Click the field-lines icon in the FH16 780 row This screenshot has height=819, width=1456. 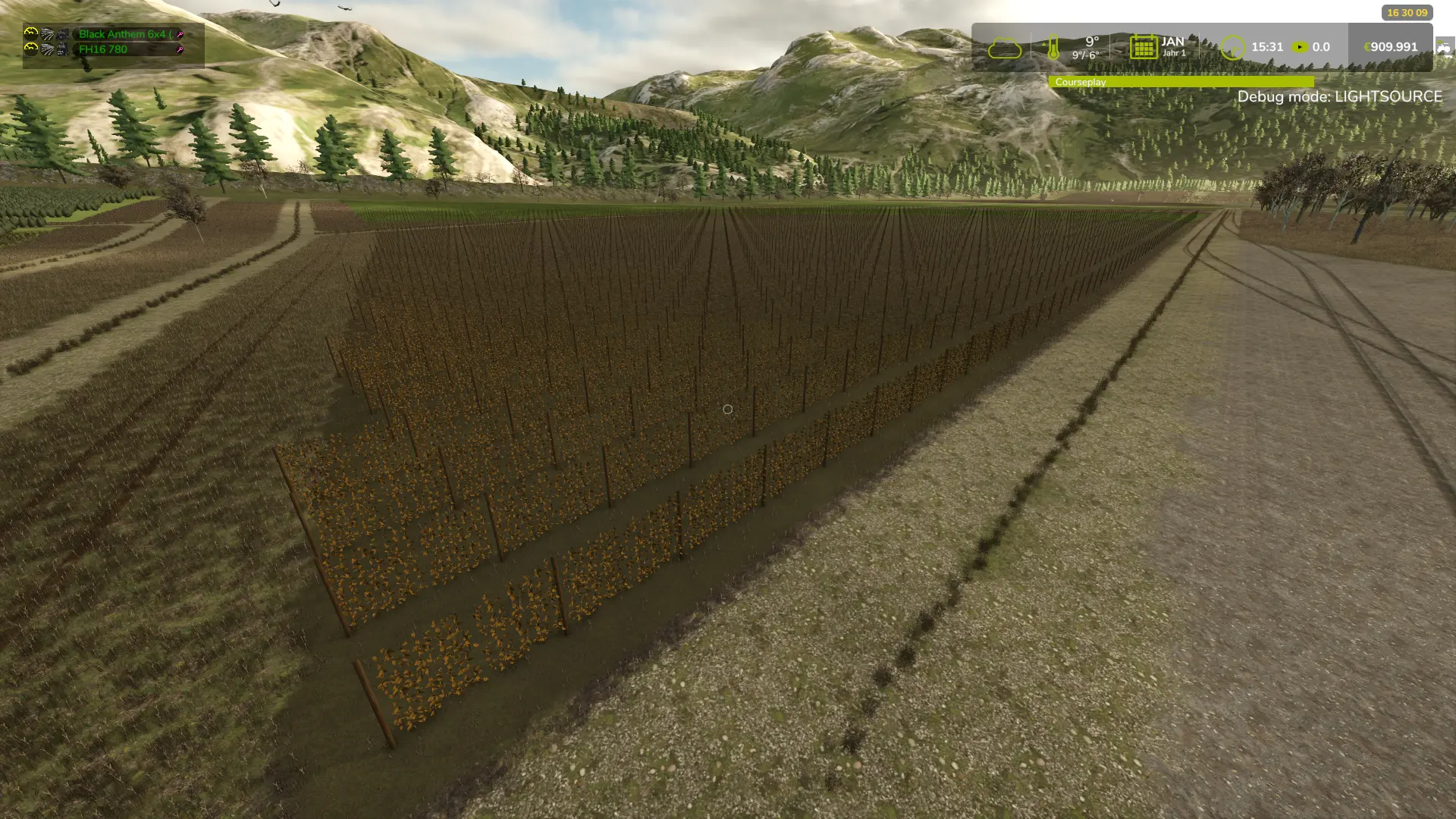tap(47, 50)
